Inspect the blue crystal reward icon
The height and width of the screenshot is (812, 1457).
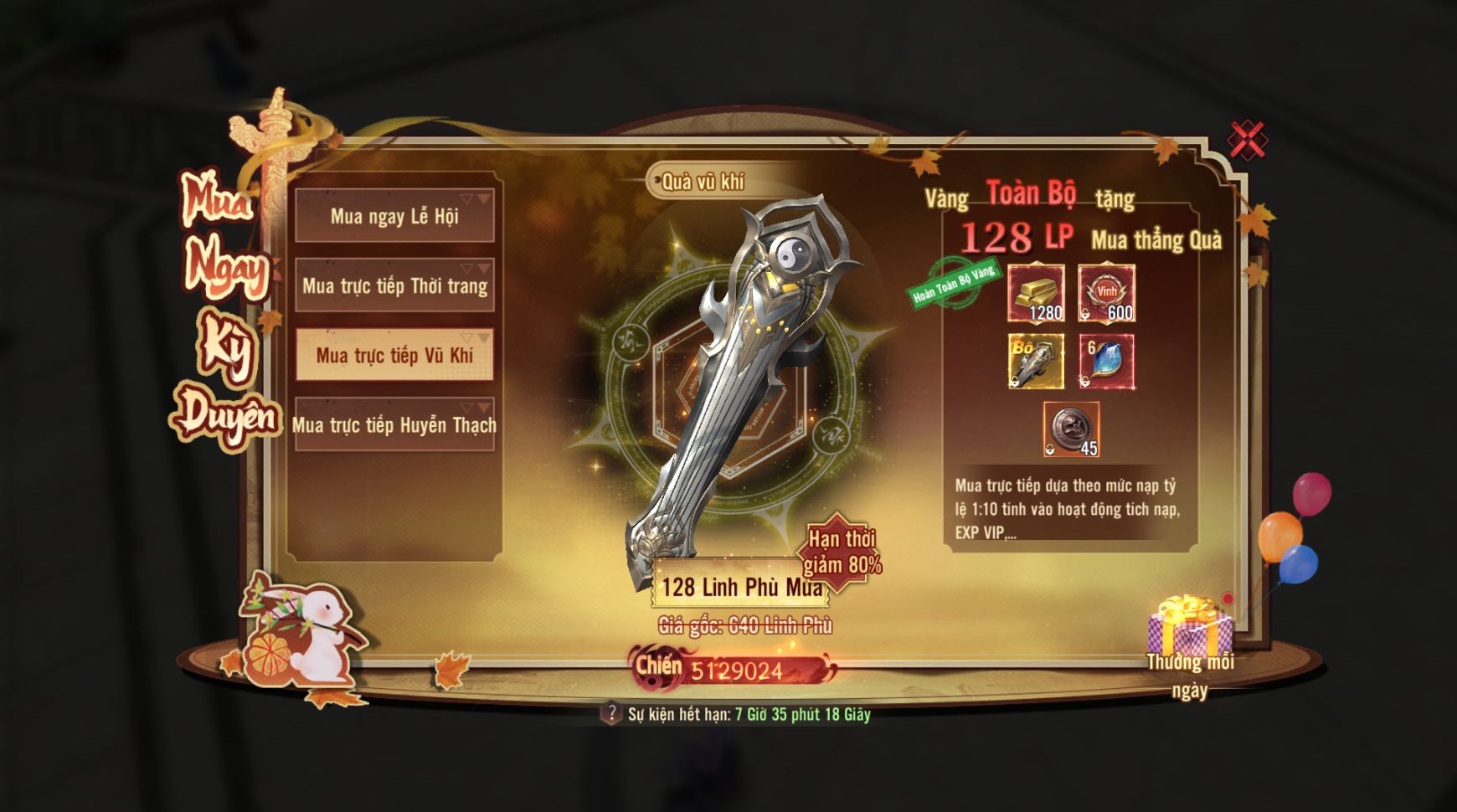pyautogui.click(x=1106, y=361)
